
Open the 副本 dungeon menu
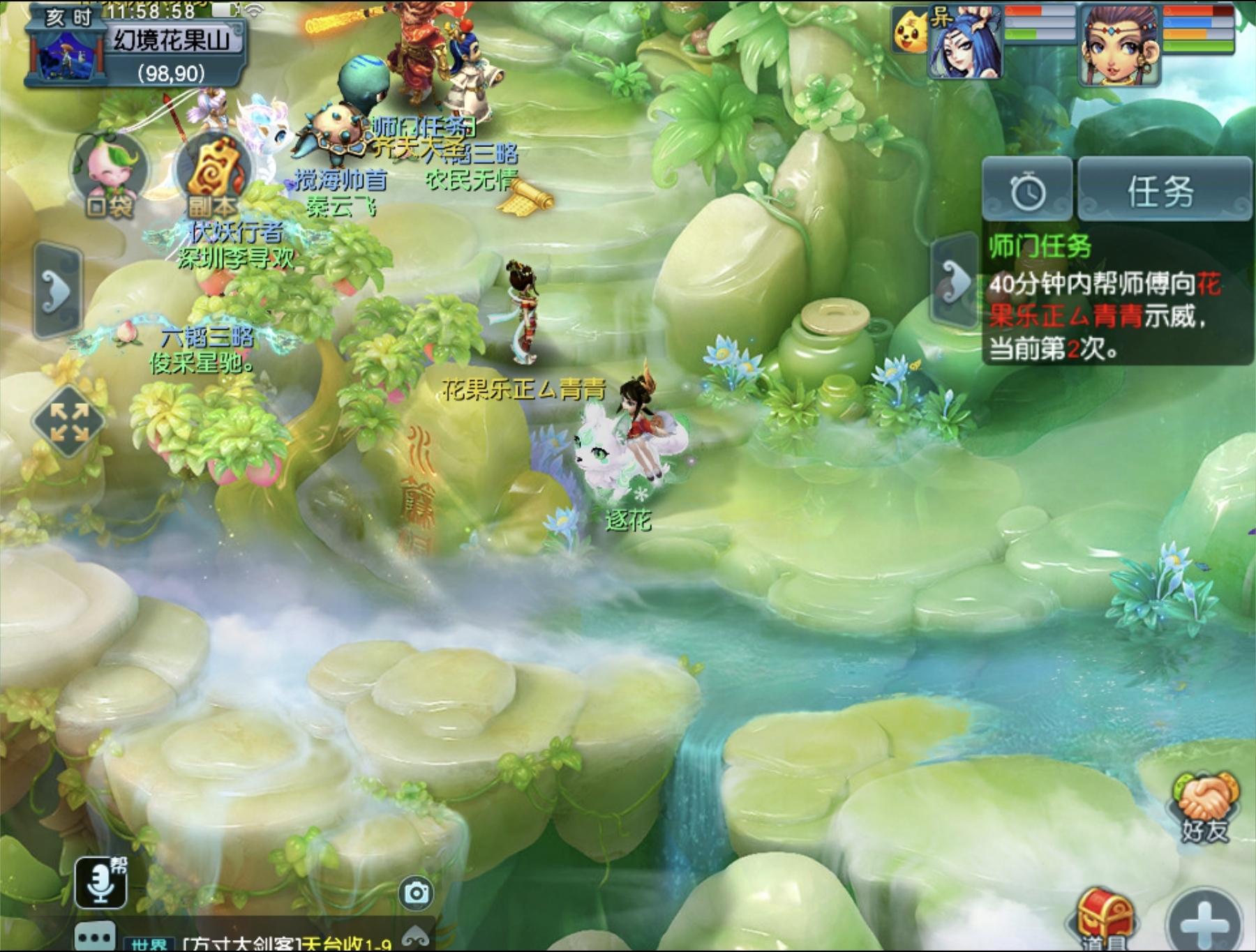214,176
